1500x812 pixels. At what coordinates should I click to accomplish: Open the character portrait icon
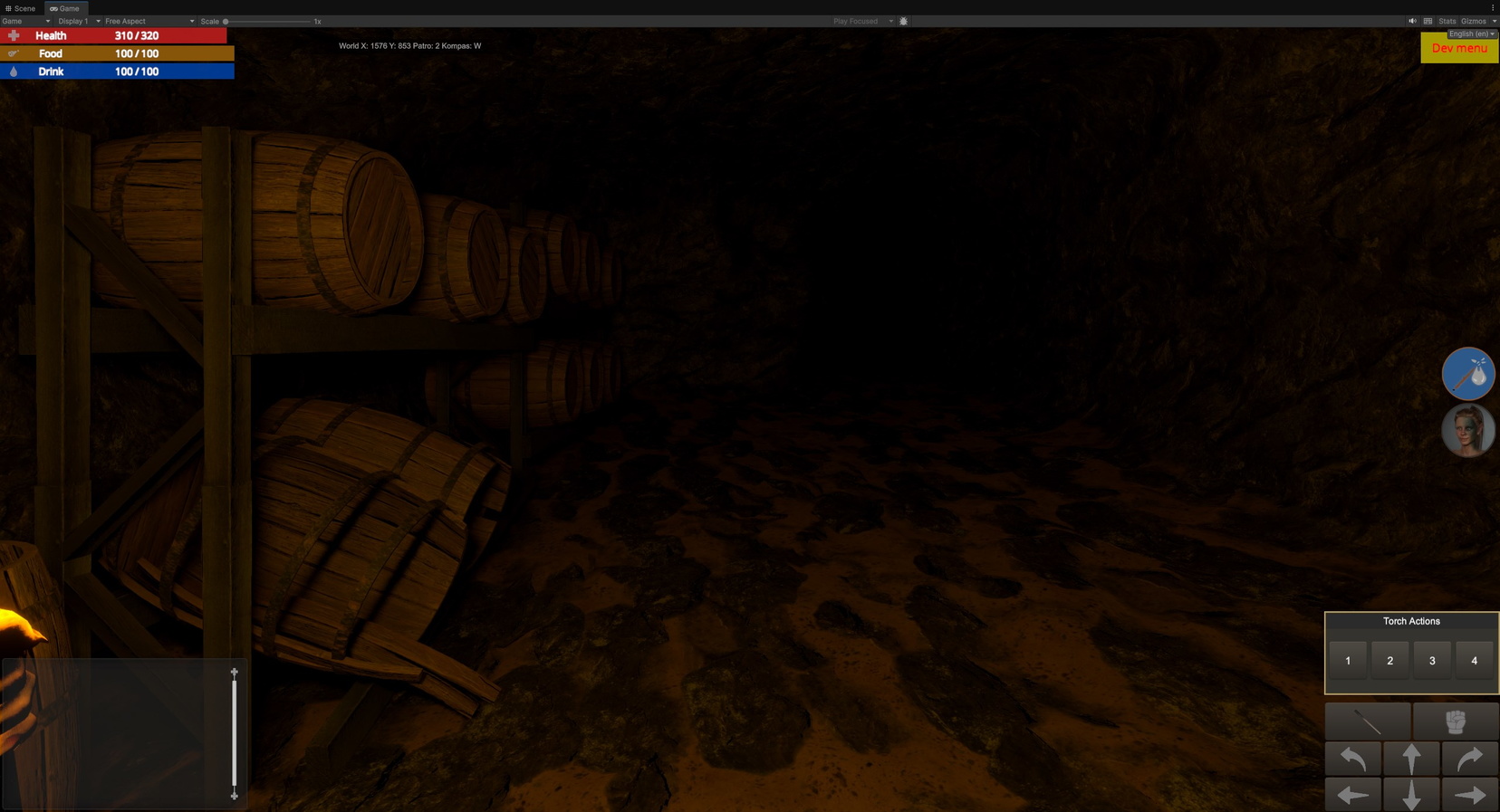pyautogui.click(x=1467, y=430)
